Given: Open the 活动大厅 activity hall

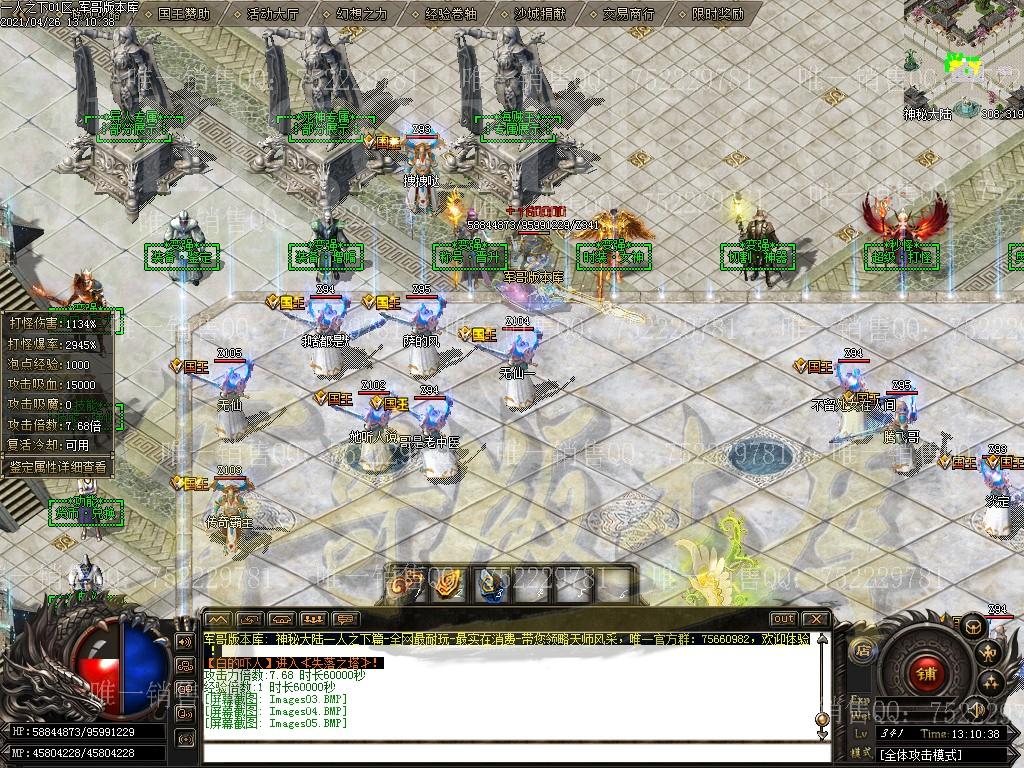Looking at the screenshot, I should [x=271, y=14].
